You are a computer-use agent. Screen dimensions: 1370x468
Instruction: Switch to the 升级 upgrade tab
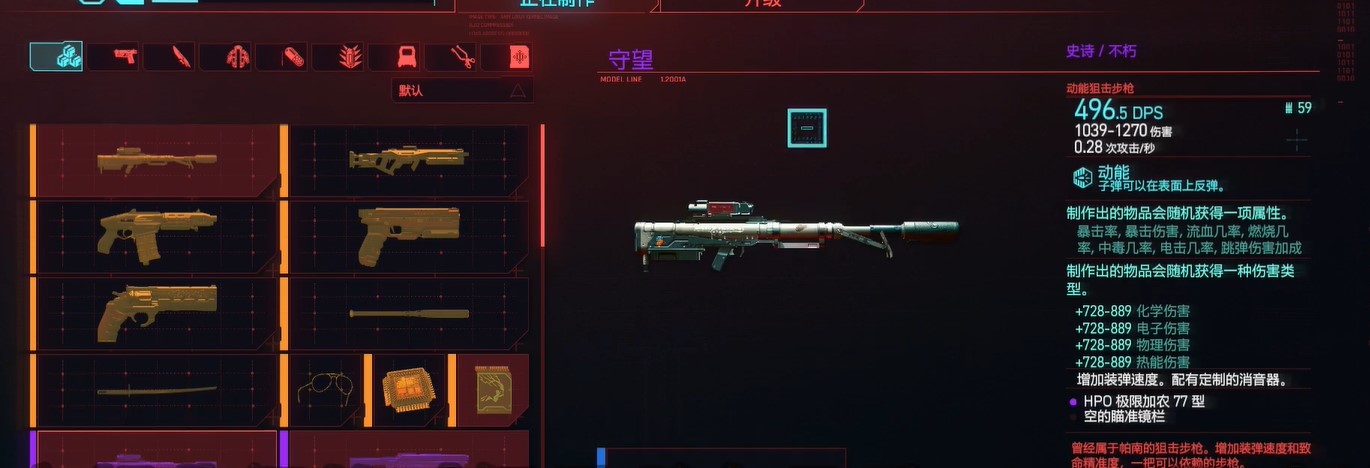pos(760,4)
